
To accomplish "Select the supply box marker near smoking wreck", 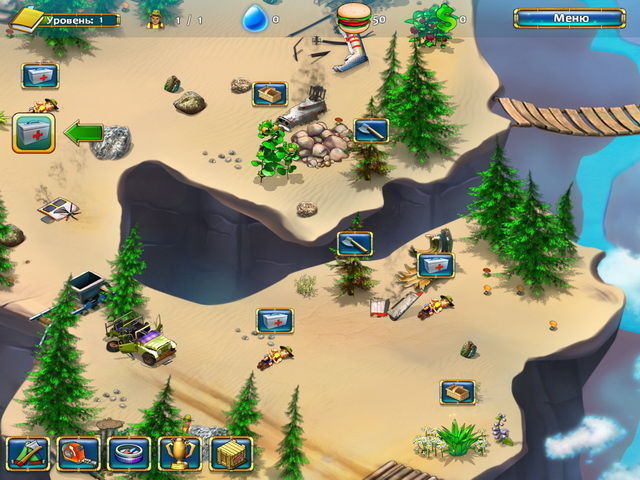I will (x=270, y=94).
